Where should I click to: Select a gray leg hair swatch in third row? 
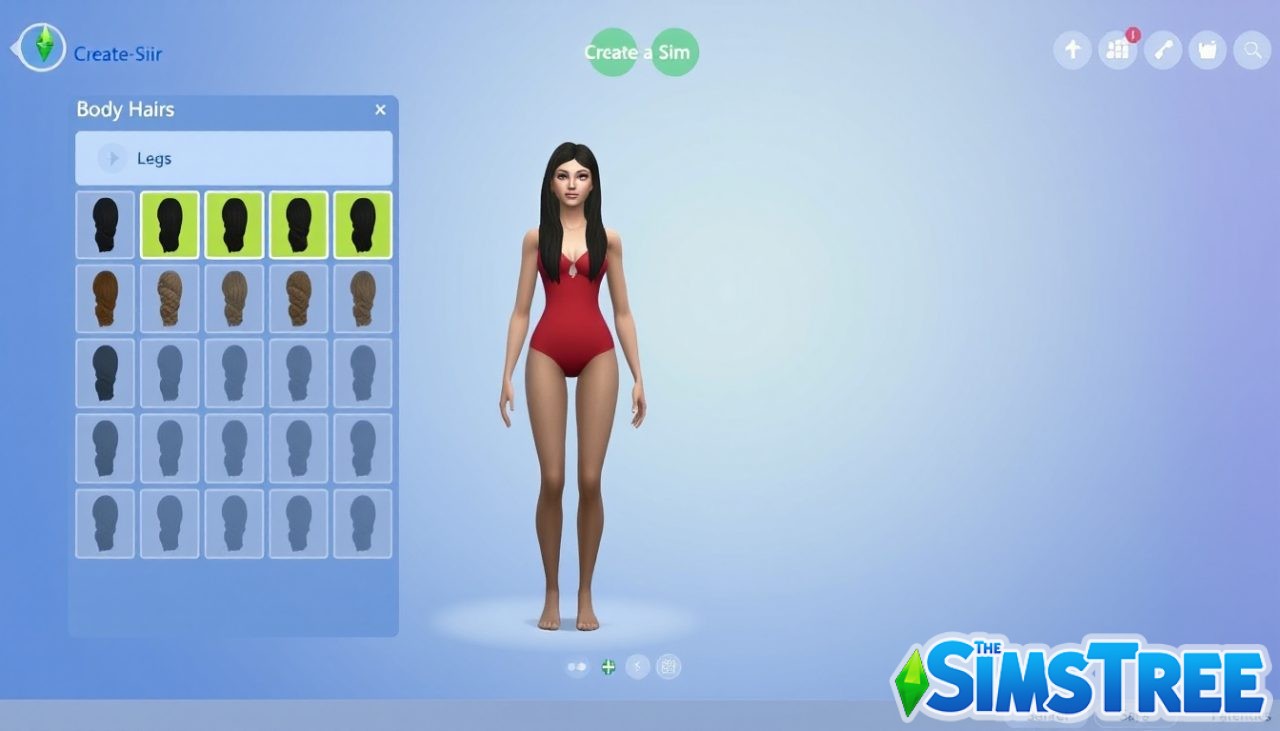[x=169, y=372]
